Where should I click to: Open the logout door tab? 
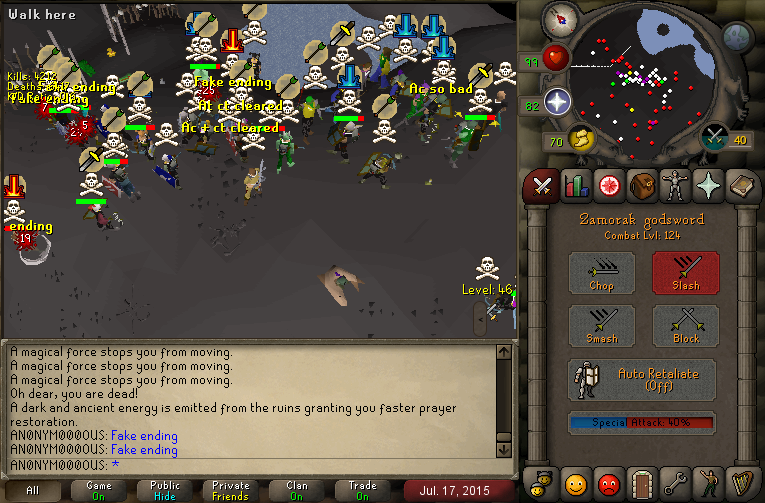(641, 484)
